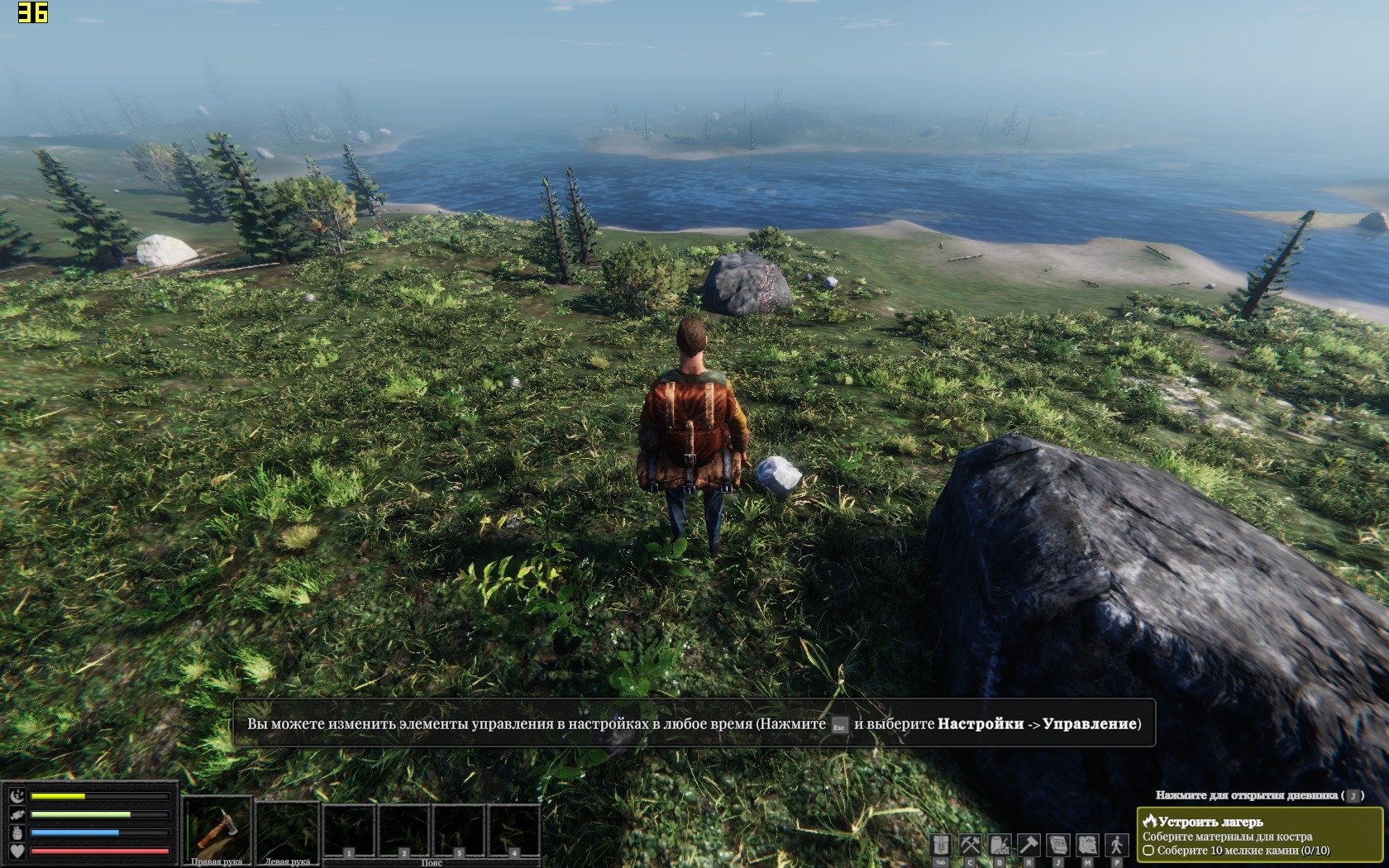The height and width of the screenshot is (868, 1389).
Task: Open the map icon
Action: (1087, 846)
